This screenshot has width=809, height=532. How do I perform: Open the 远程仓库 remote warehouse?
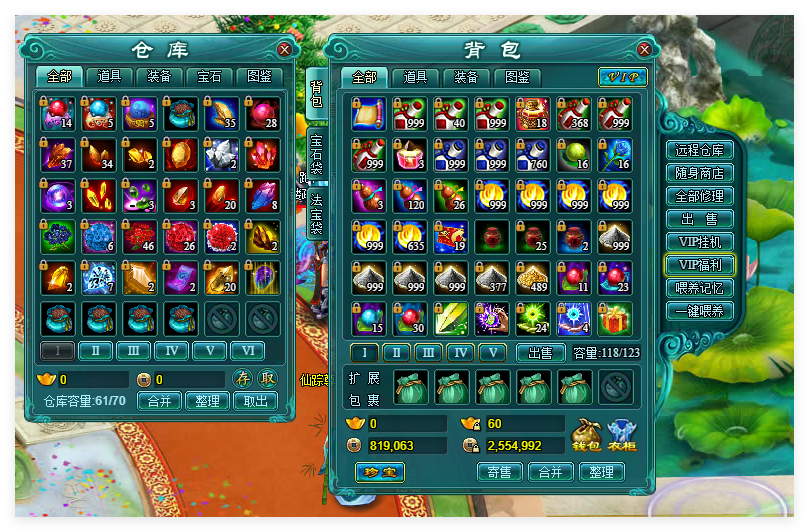point(700,150)
